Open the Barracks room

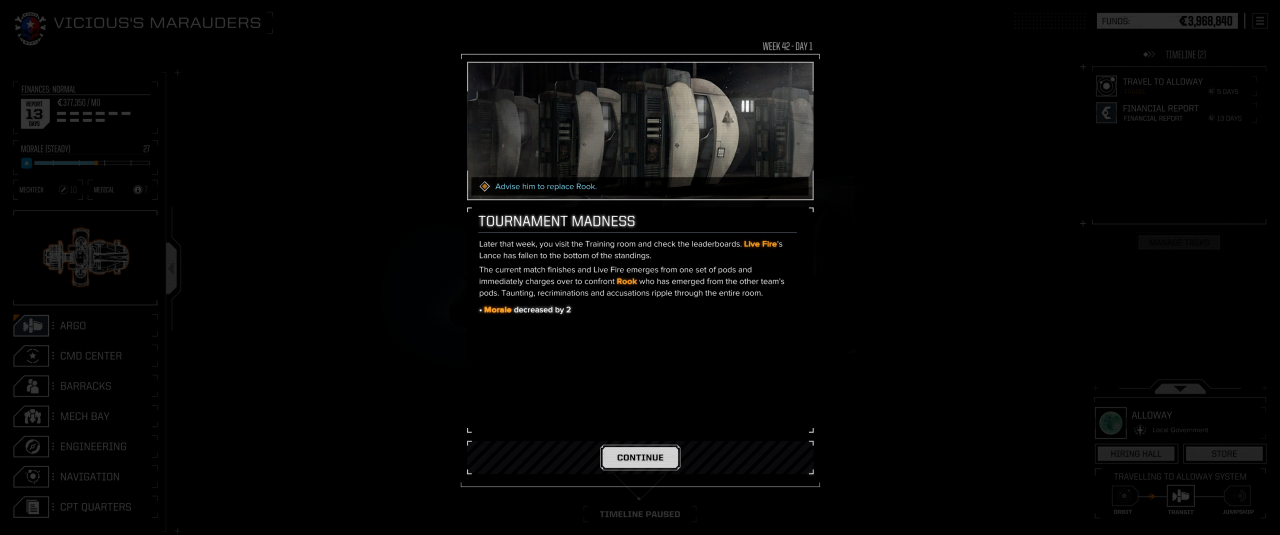tap(85, 386)
